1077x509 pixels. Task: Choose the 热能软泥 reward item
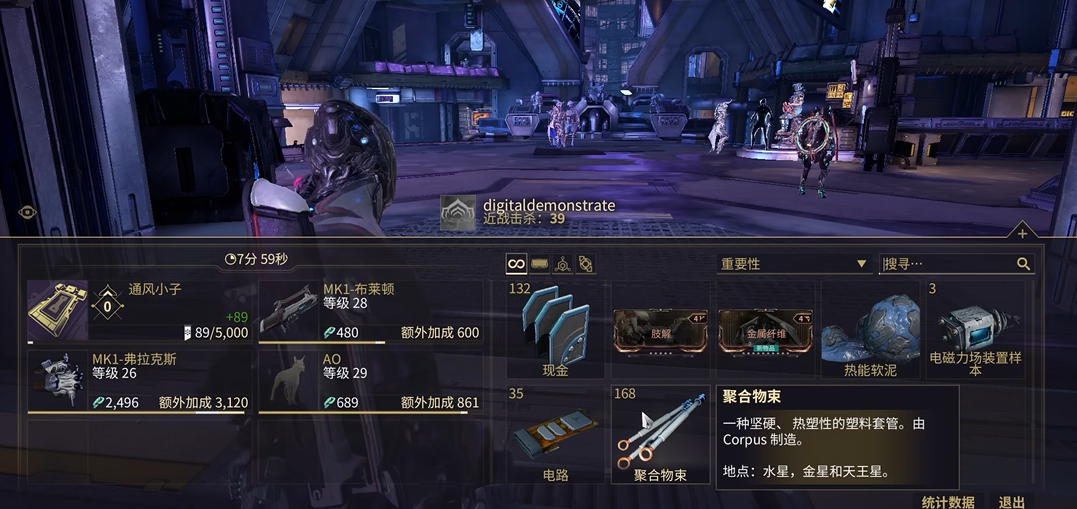(x=869, y=329)
